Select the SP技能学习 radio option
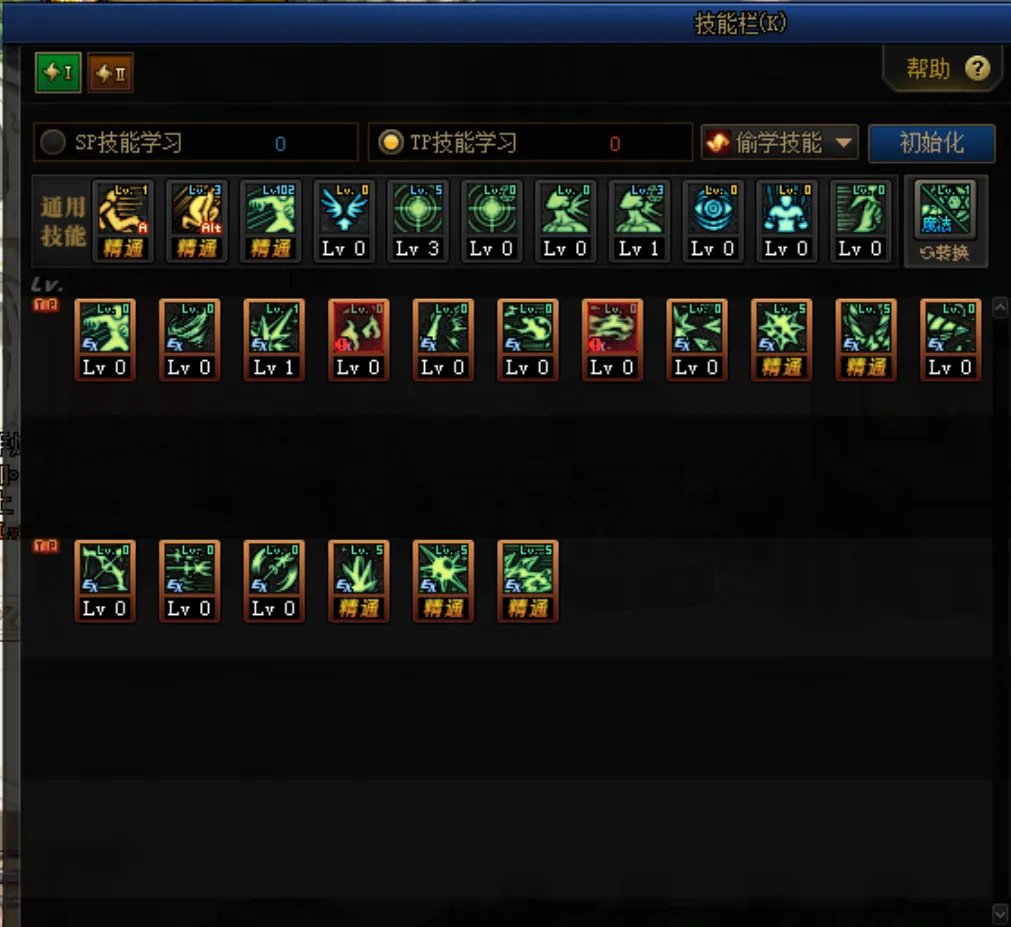This screenshot has width=1011, height=927. (x=52, y=143)
